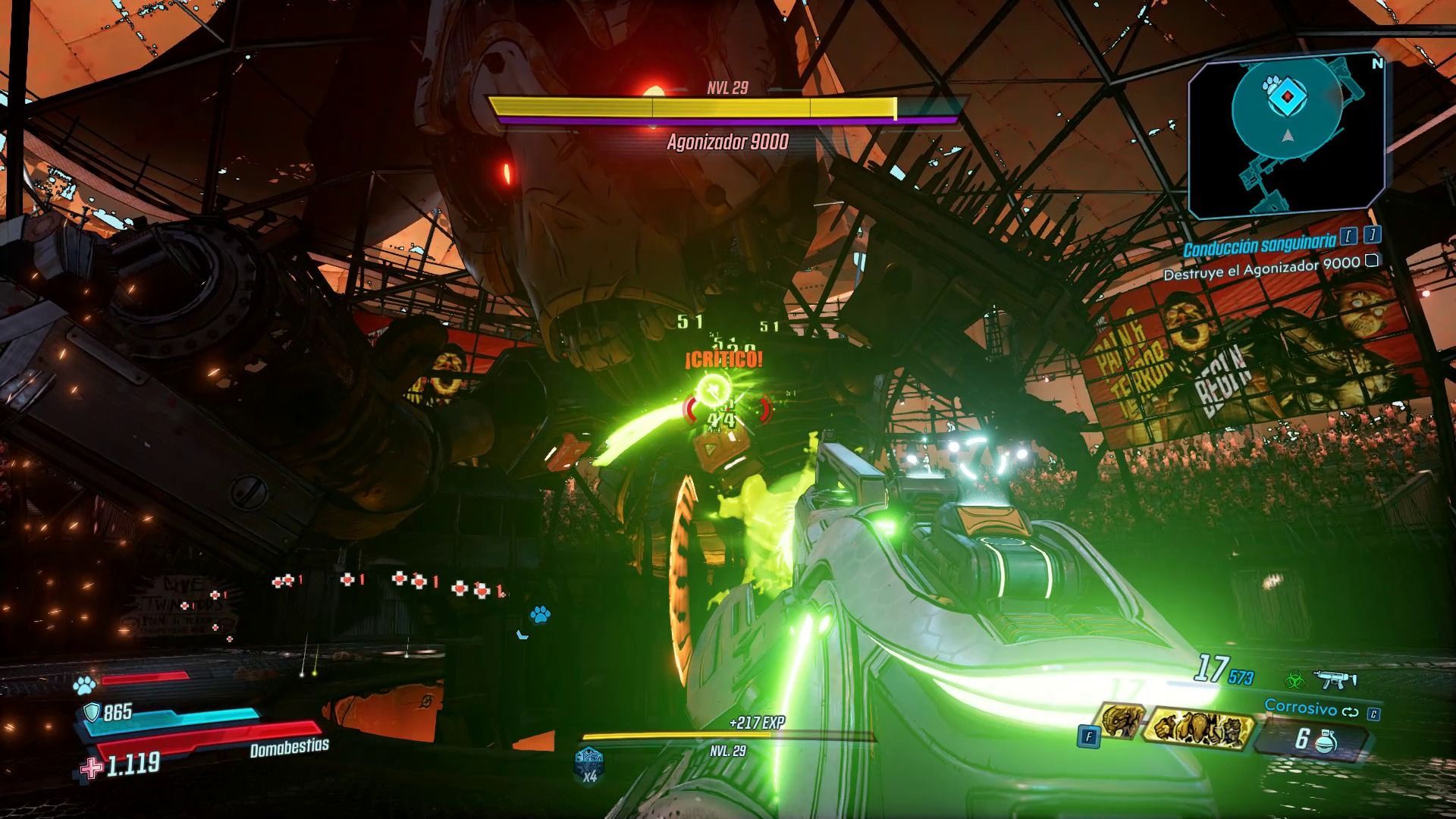Click the blue x4 buff stack icon
The width and height of the screenshot is (1456, 819).
pos(589,761)
